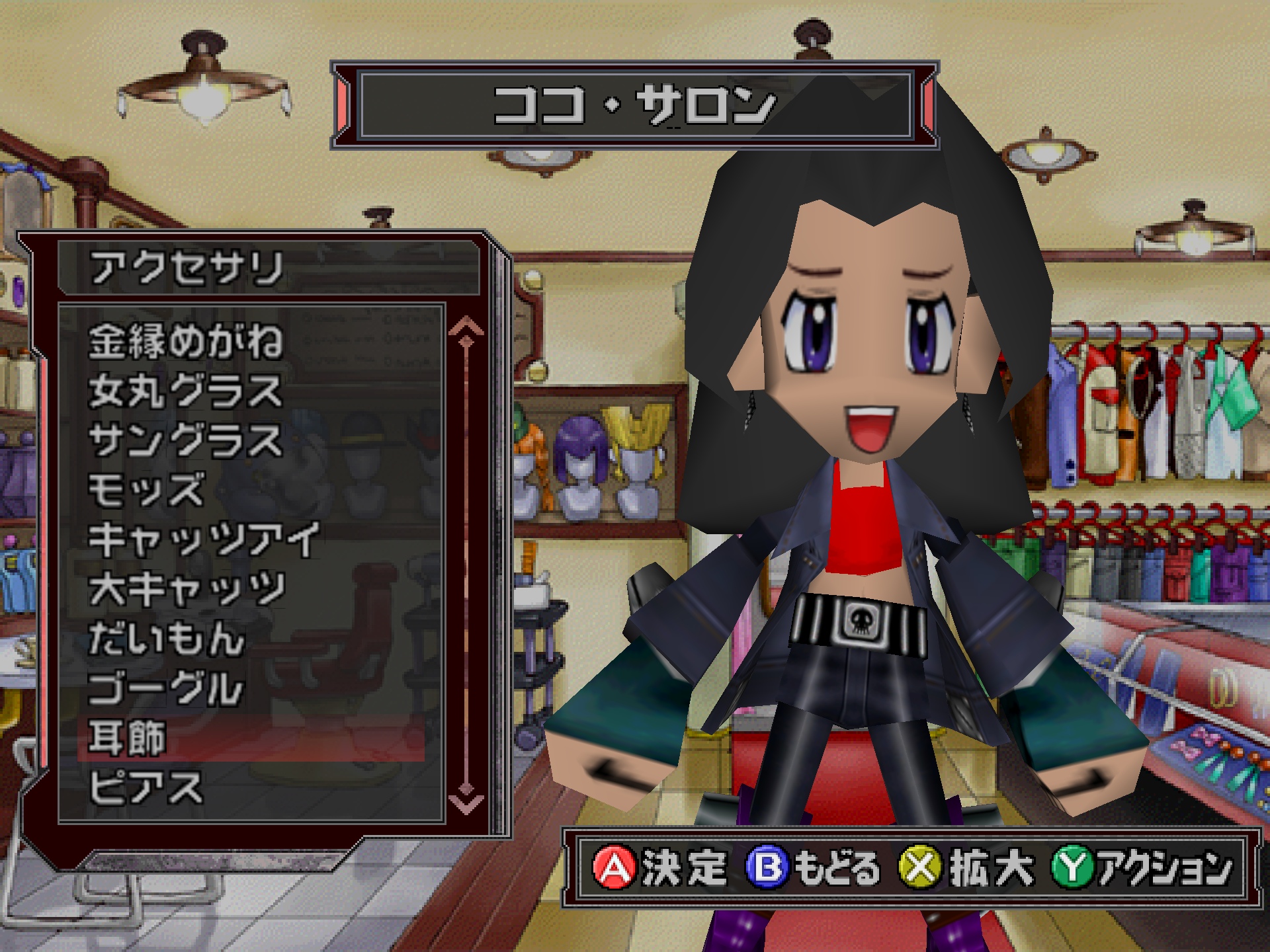Select the 大キャッツ accessory entry
The image size is (1270, 952).
point(187,590)
